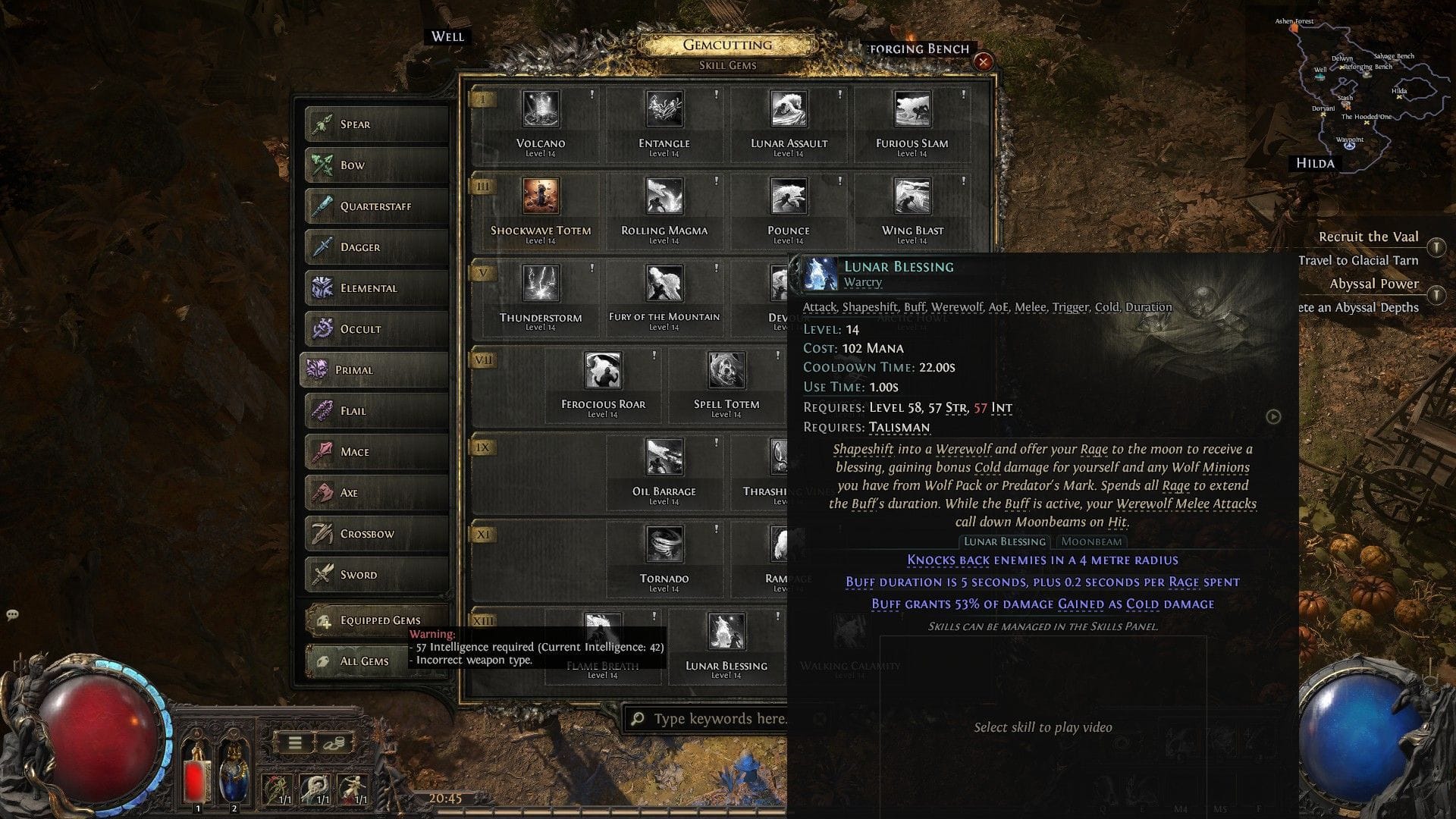Switch to the Moonbeam tab

click(x=1092, y=541)
